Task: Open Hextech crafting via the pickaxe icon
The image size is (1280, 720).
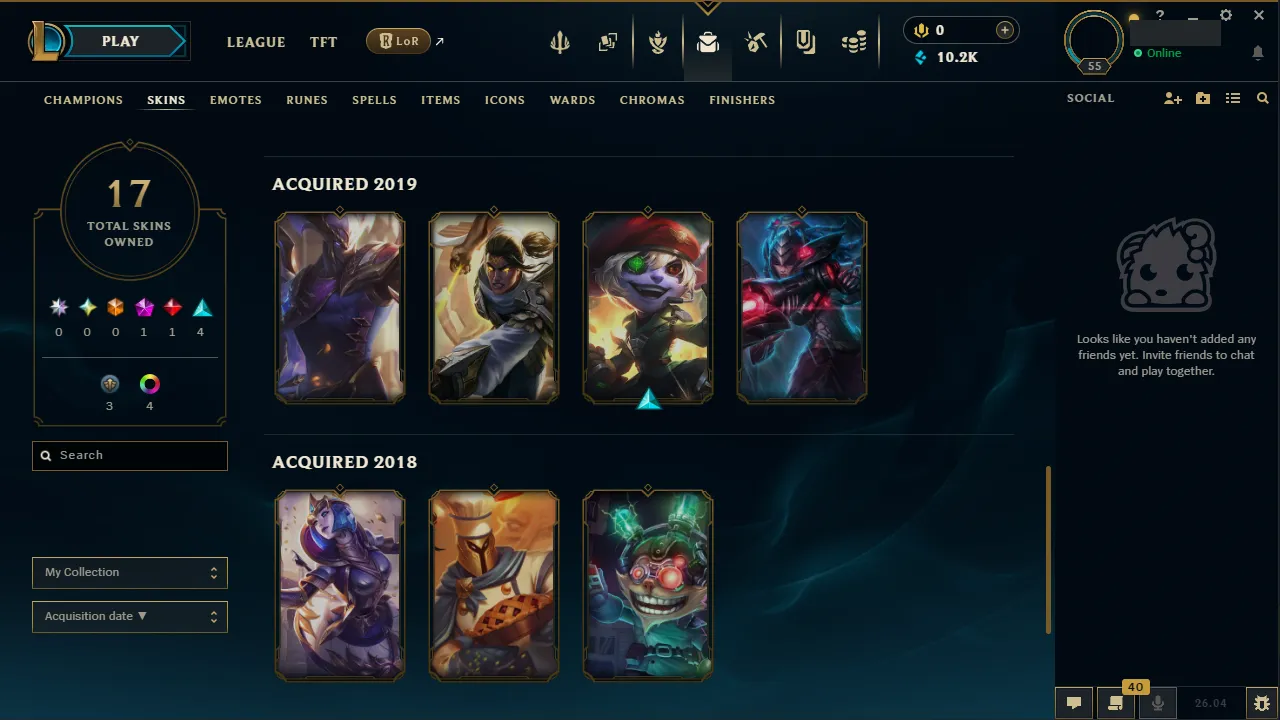Action: pos(756,42)
